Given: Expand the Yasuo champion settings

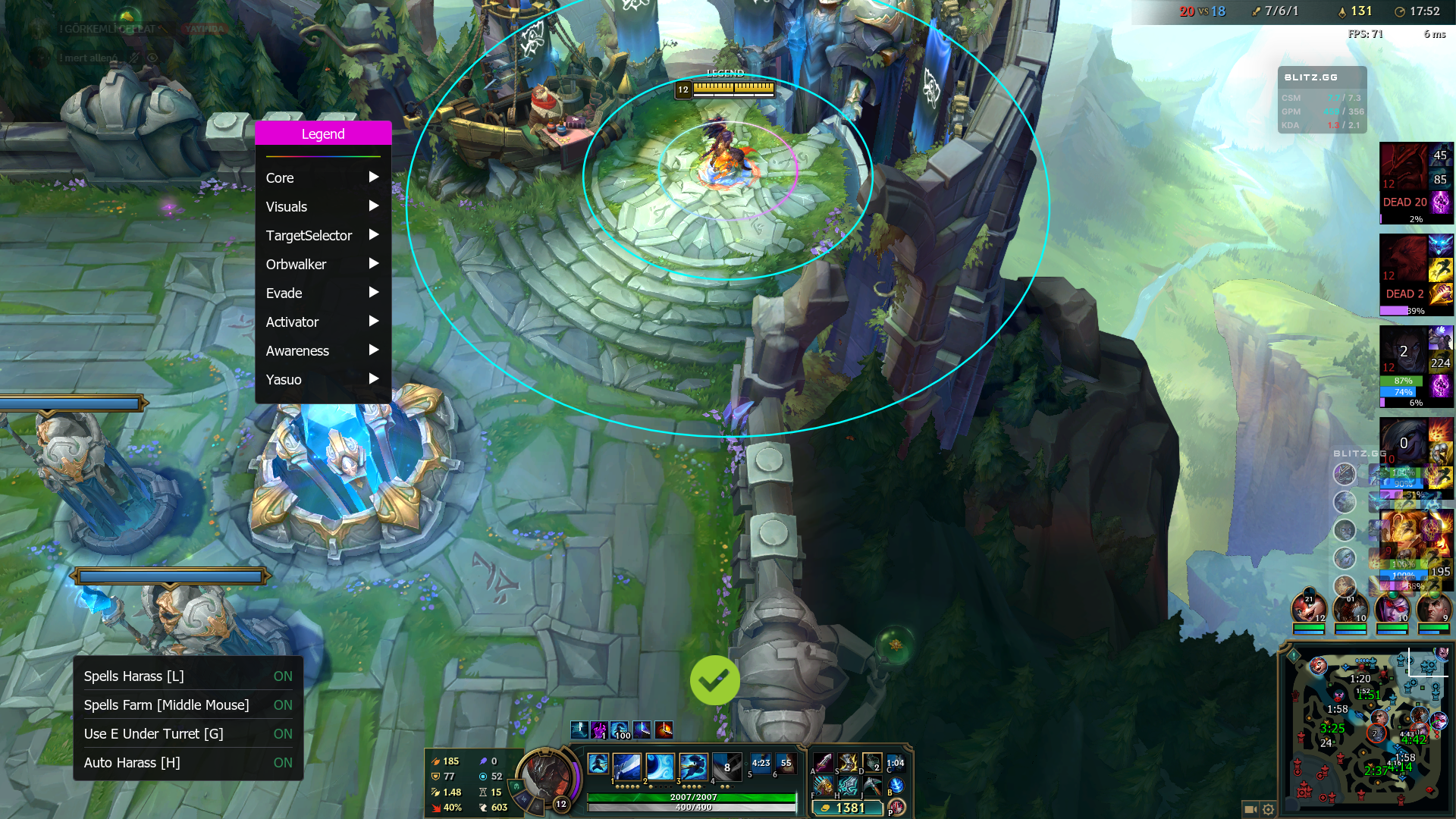Looking at the screenshot, I should [x=322, y=379].
